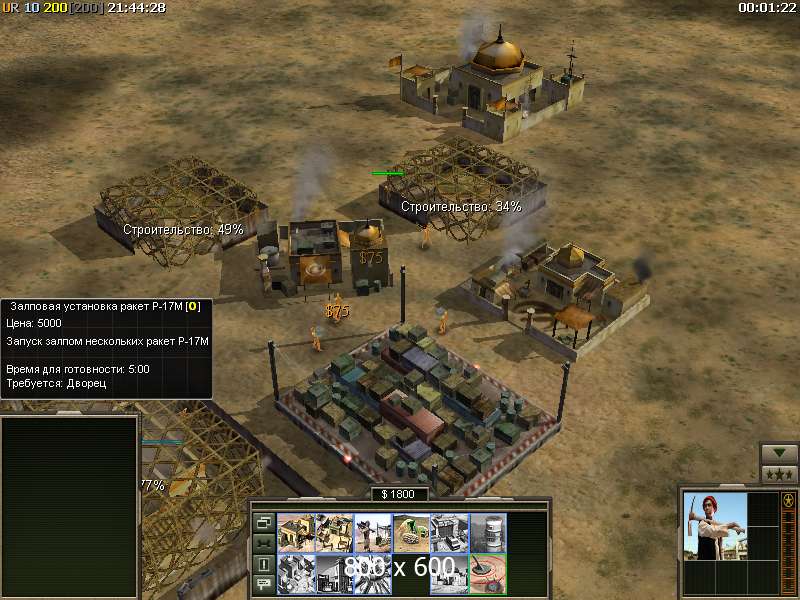Select the green-bordered R-17M missile launcher icon
The height and width of the screenshot is (600, 800).
click(x=486, y=573)
